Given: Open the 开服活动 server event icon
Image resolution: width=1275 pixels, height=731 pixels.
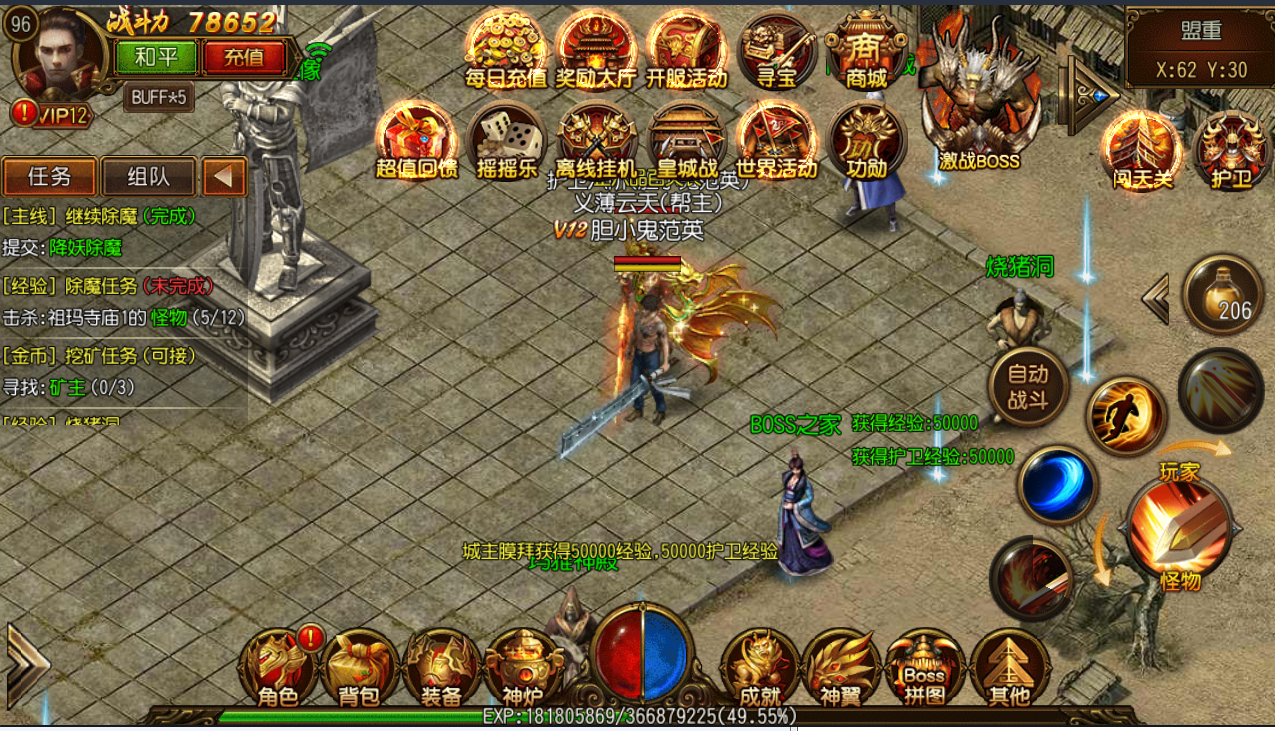Looking at the screenshot, I should tap(686, 50).
